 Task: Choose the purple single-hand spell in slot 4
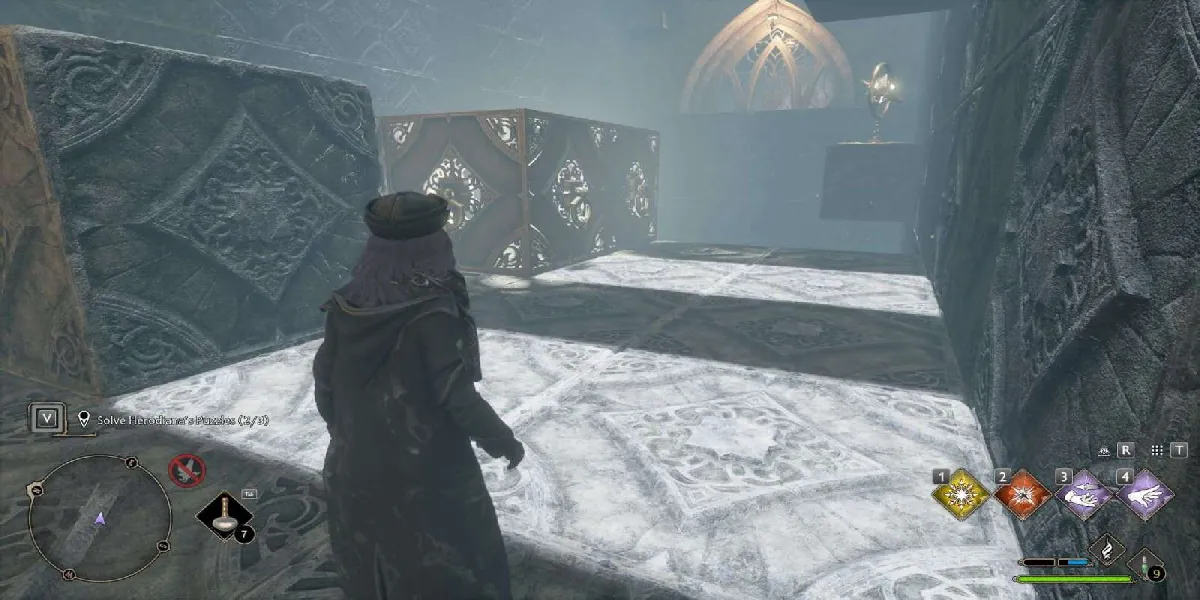click(1145, 495)
